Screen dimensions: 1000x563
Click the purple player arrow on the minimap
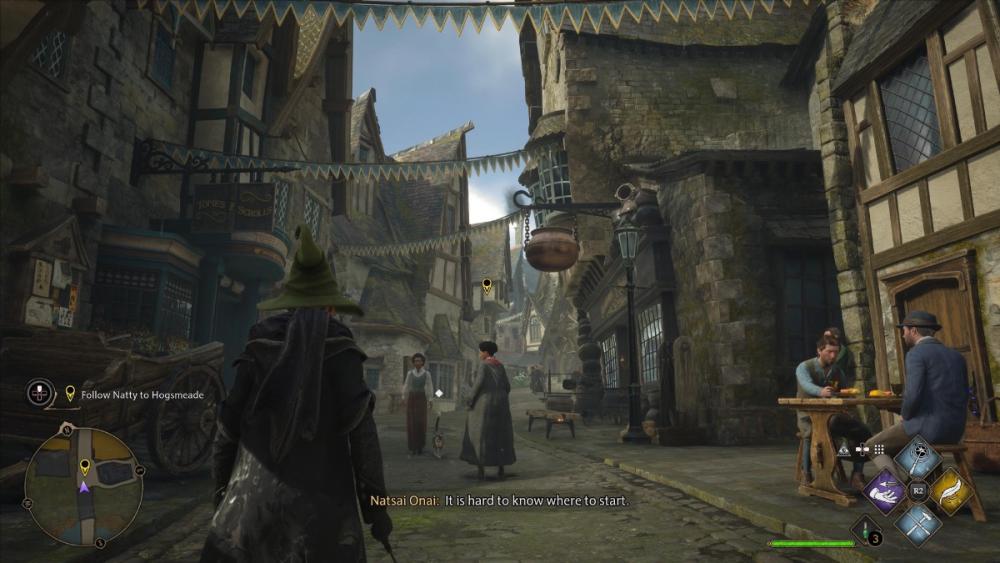point(84,487)
